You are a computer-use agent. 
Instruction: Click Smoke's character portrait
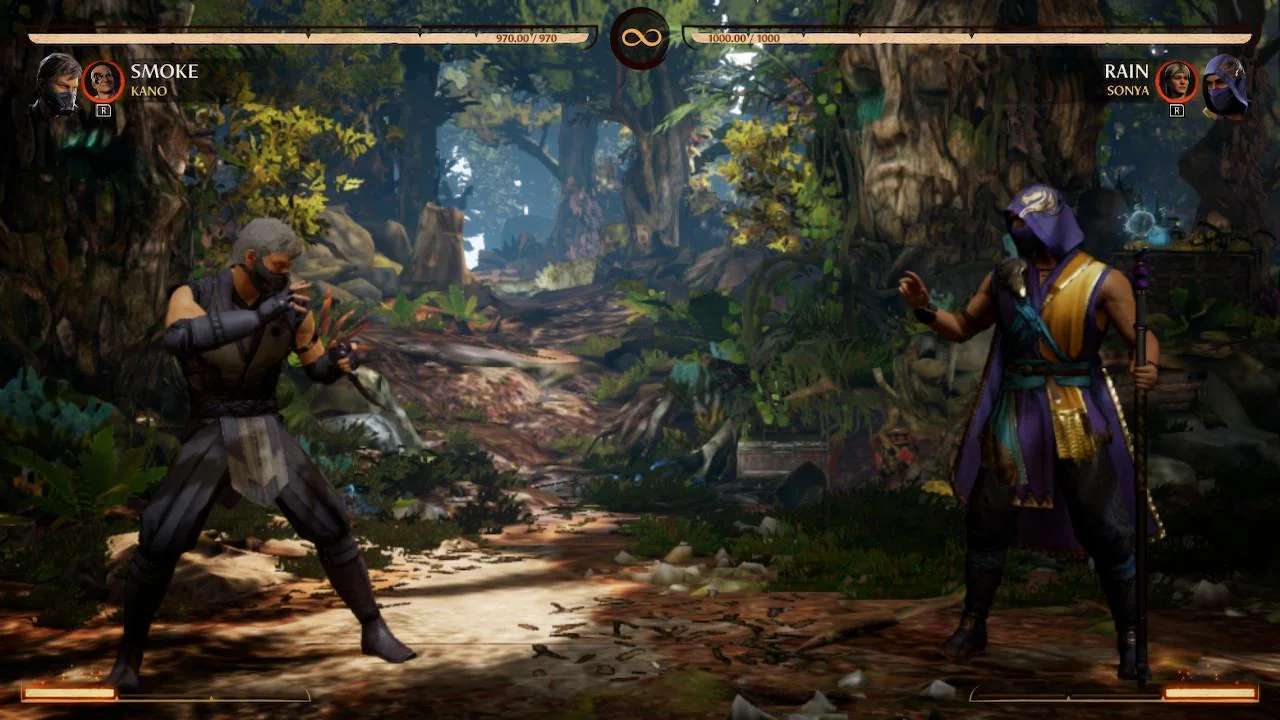[58, 83]
